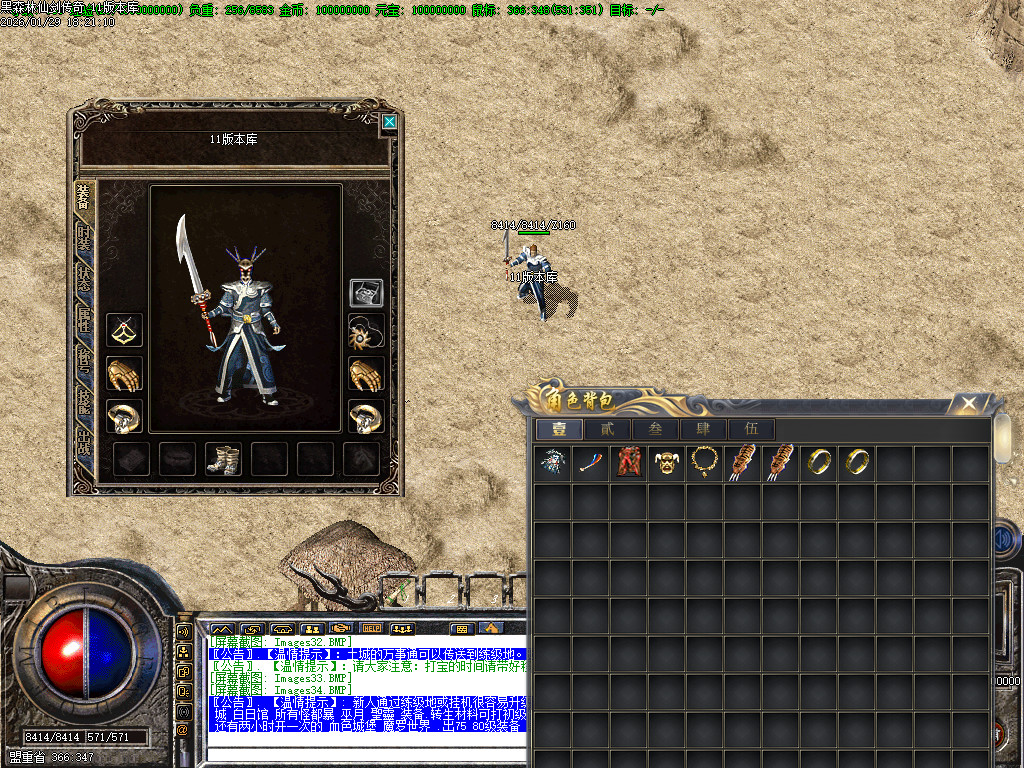Close the character equipment panel
This screenshot has height=768, width=1024.
coord(389,122)
